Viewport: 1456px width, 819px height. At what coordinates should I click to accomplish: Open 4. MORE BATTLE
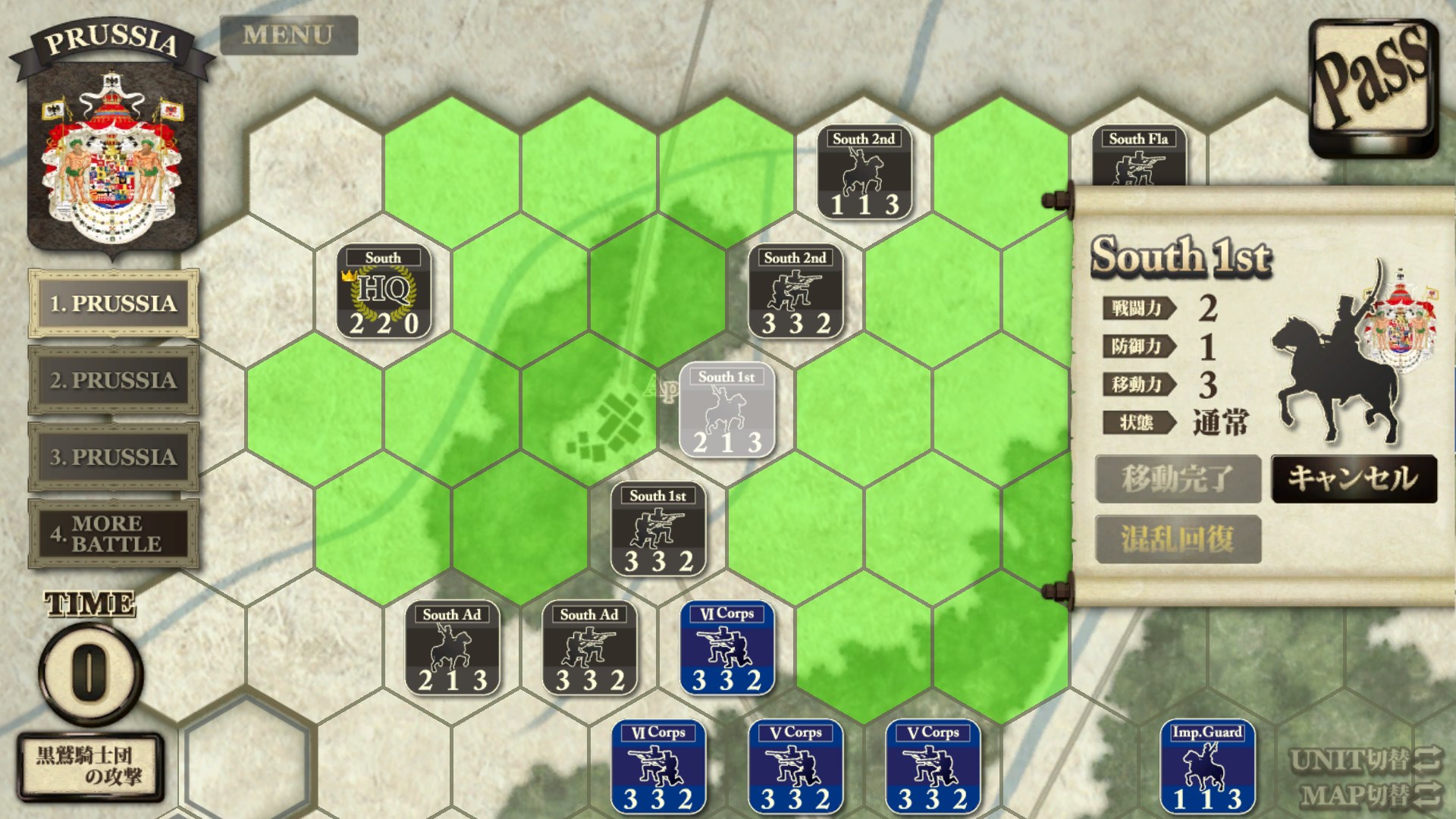[x=112, y=532]
